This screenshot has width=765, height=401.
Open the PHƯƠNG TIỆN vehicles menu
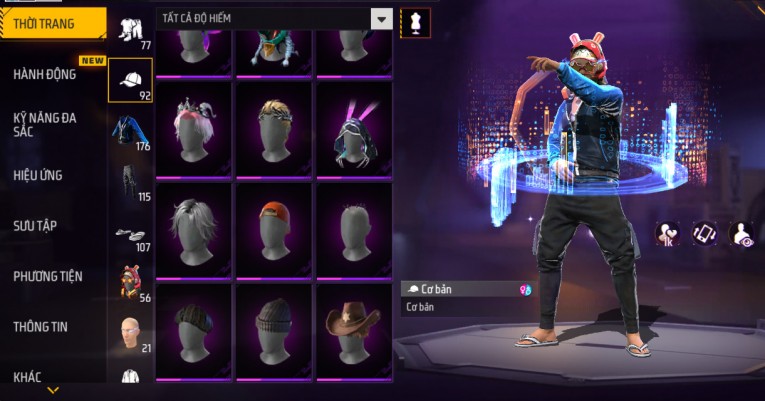(x=48, y=276)
